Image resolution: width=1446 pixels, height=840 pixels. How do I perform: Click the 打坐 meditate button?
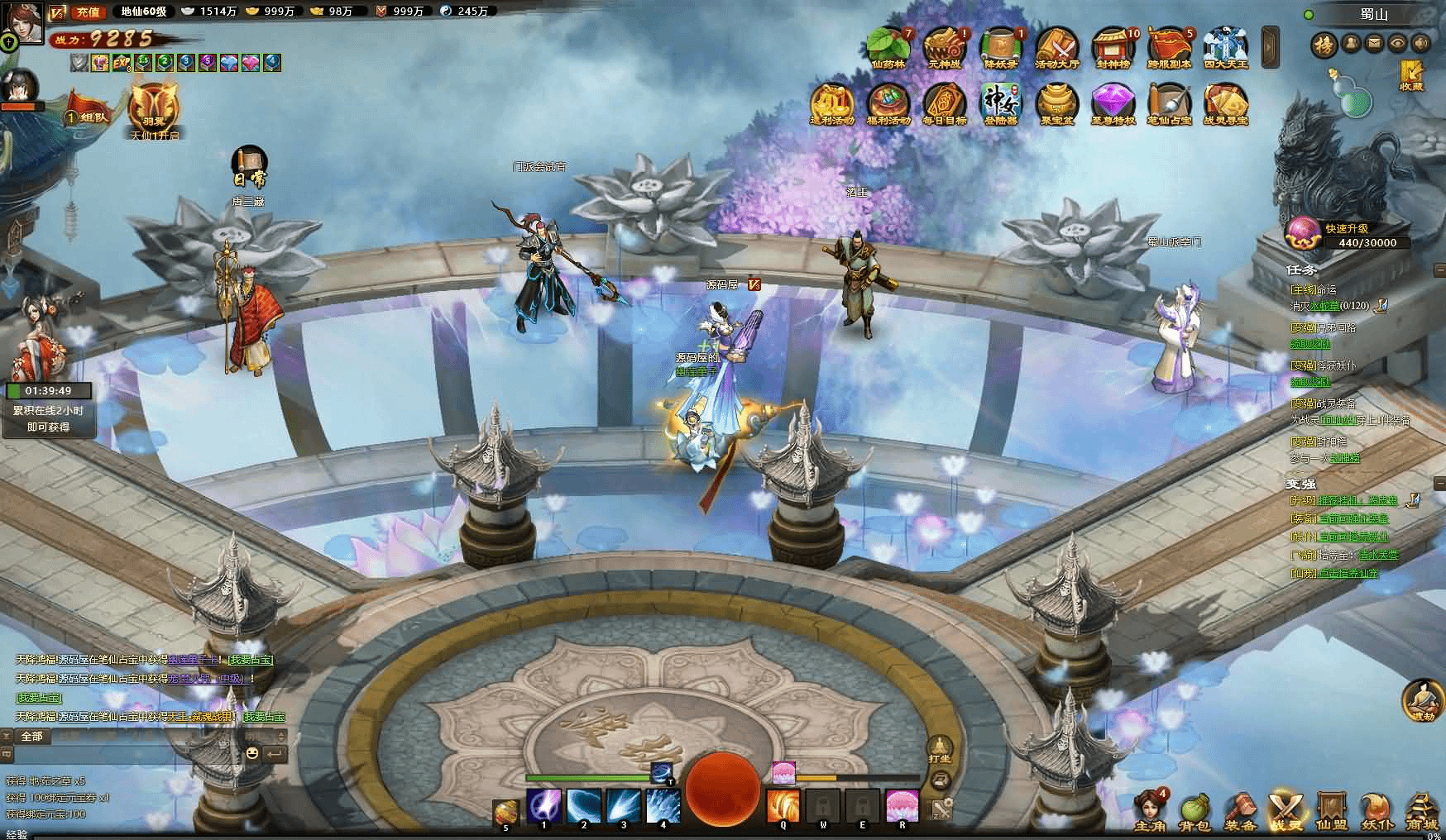coord(940,749)
